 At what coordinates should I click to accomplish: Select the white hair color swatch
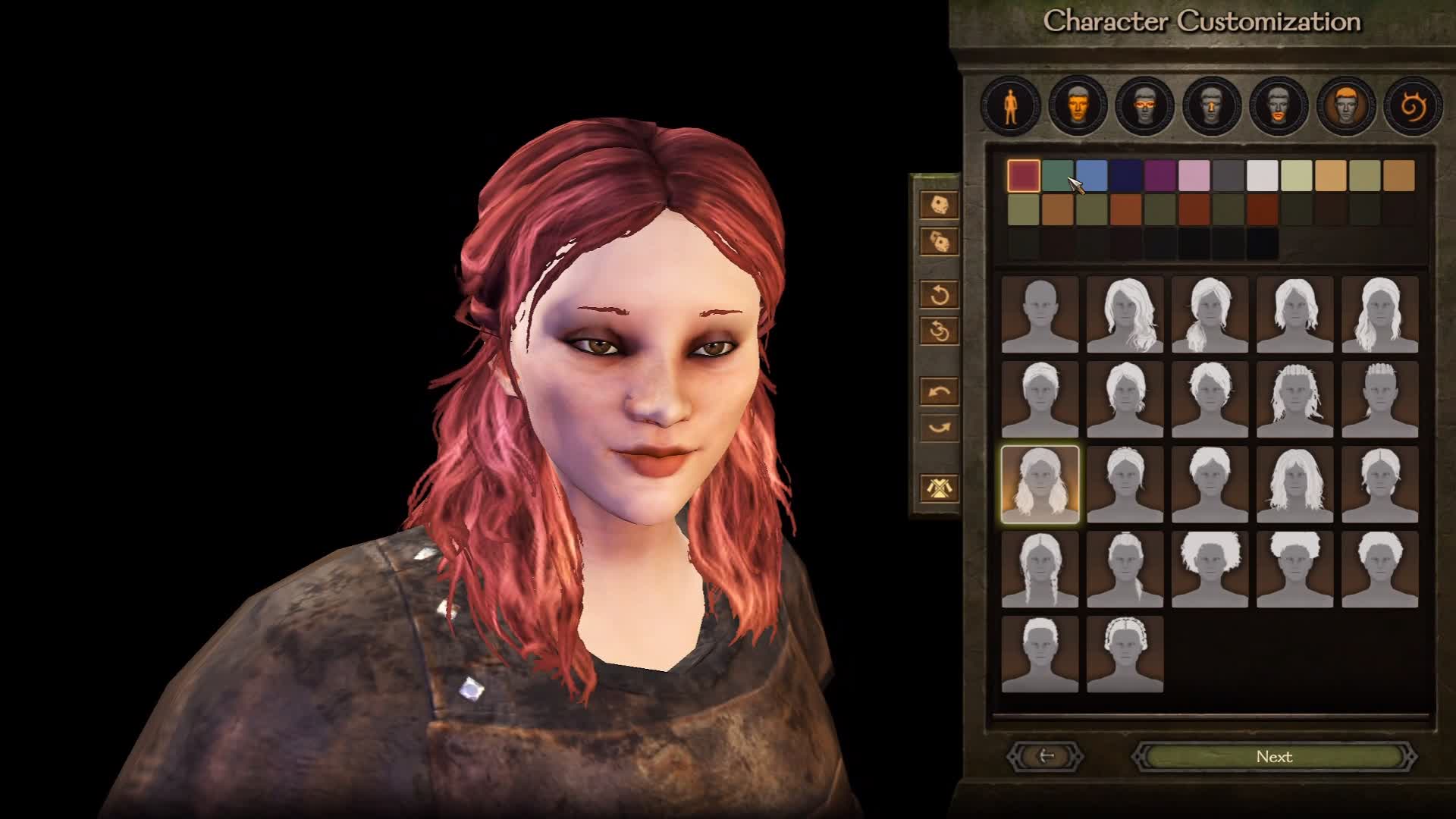[x=1263, y=176]
